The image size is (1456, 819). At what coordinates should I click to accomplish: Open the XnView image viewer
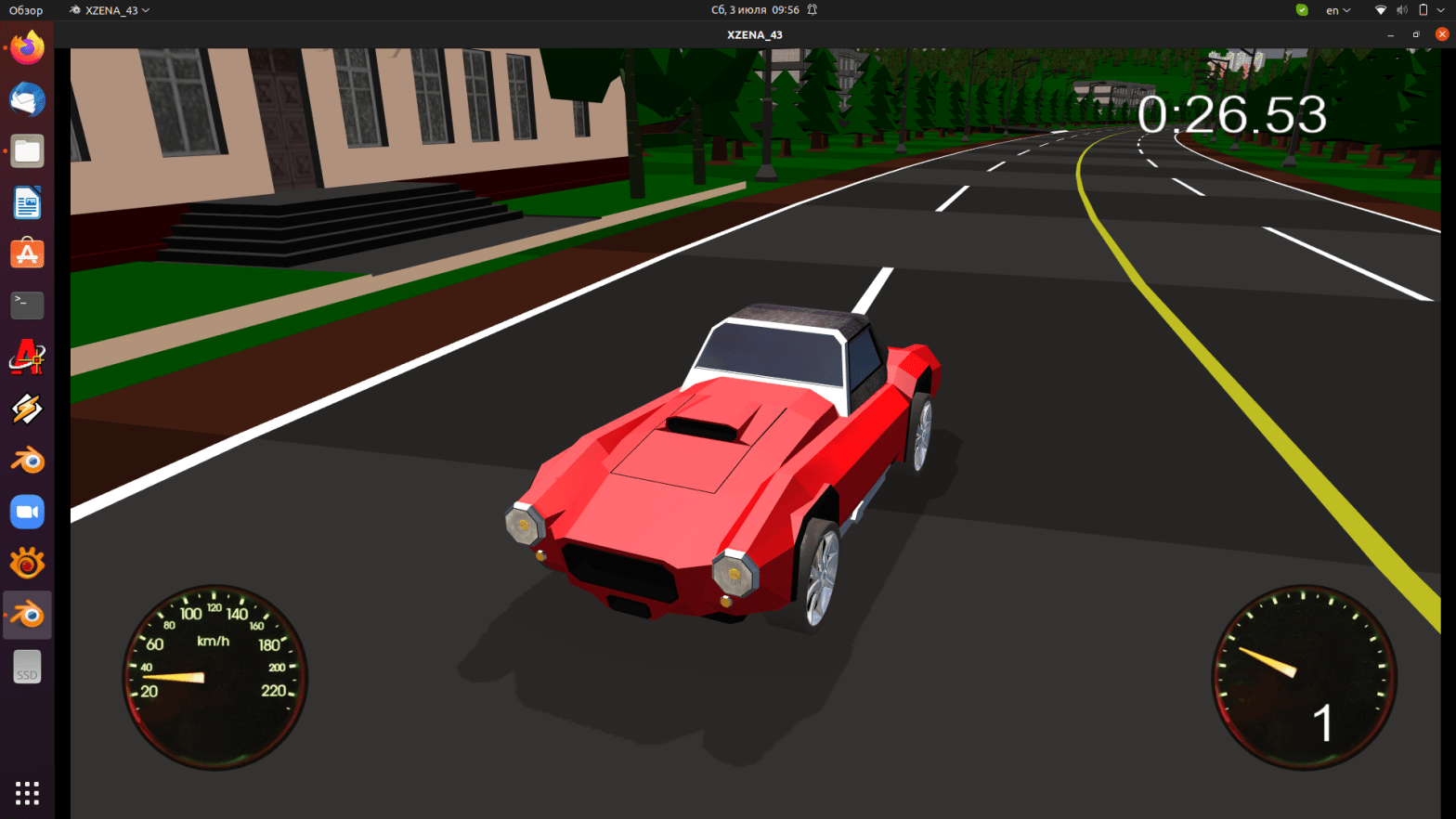[x=27, y=563]
